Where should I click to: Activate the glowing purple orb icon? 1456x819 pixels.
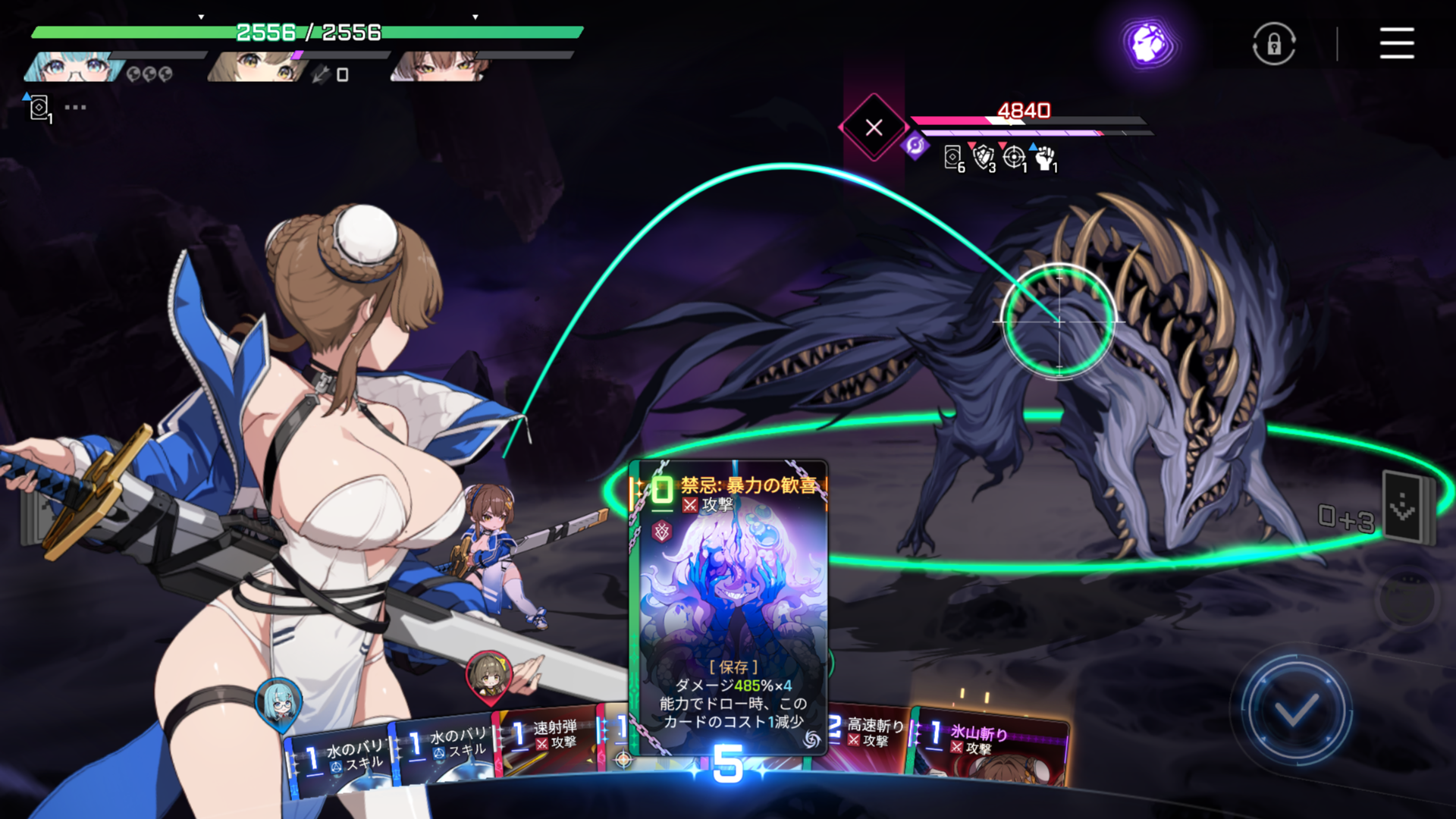coord(1150,42)
